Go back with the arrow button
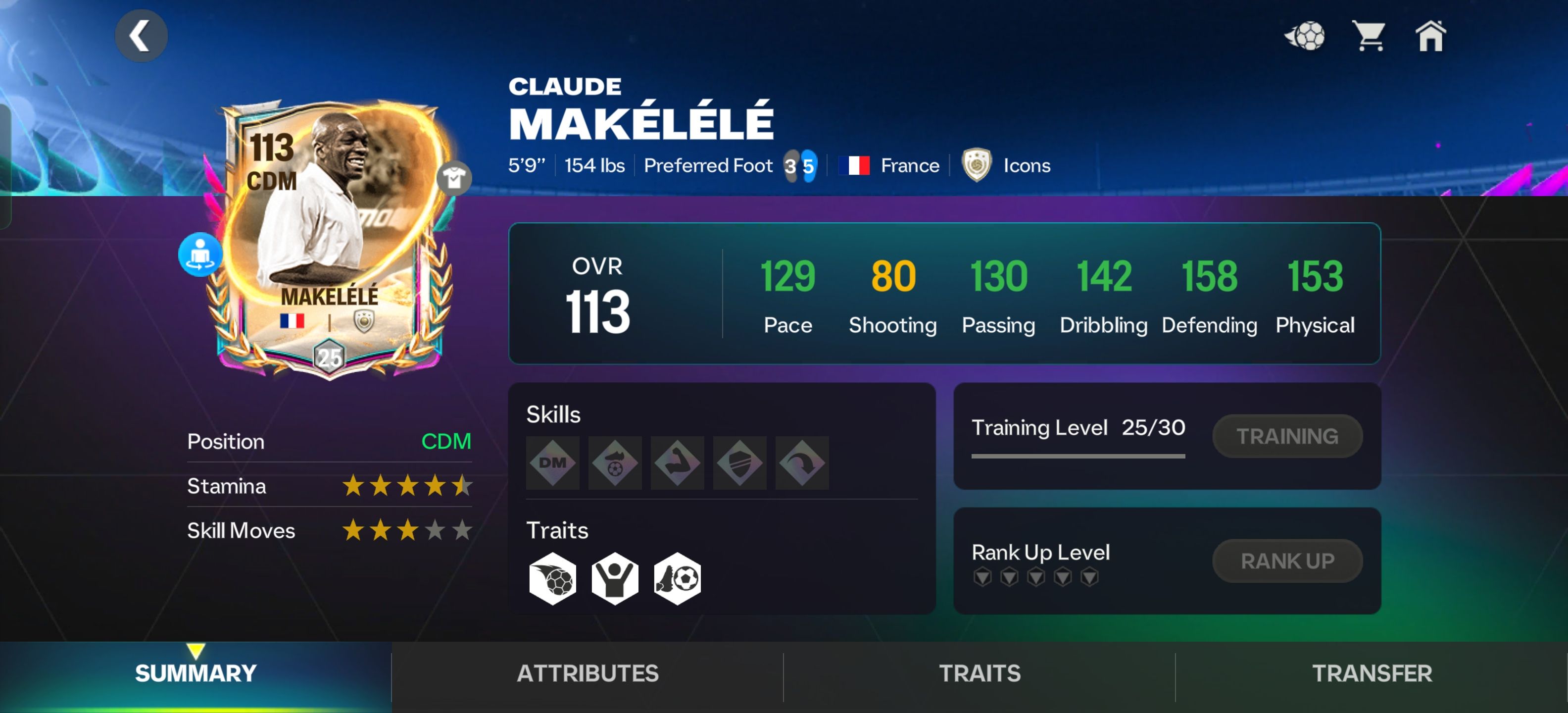The width and height of the screenshot is (1568, 713). tap(141, 36)
